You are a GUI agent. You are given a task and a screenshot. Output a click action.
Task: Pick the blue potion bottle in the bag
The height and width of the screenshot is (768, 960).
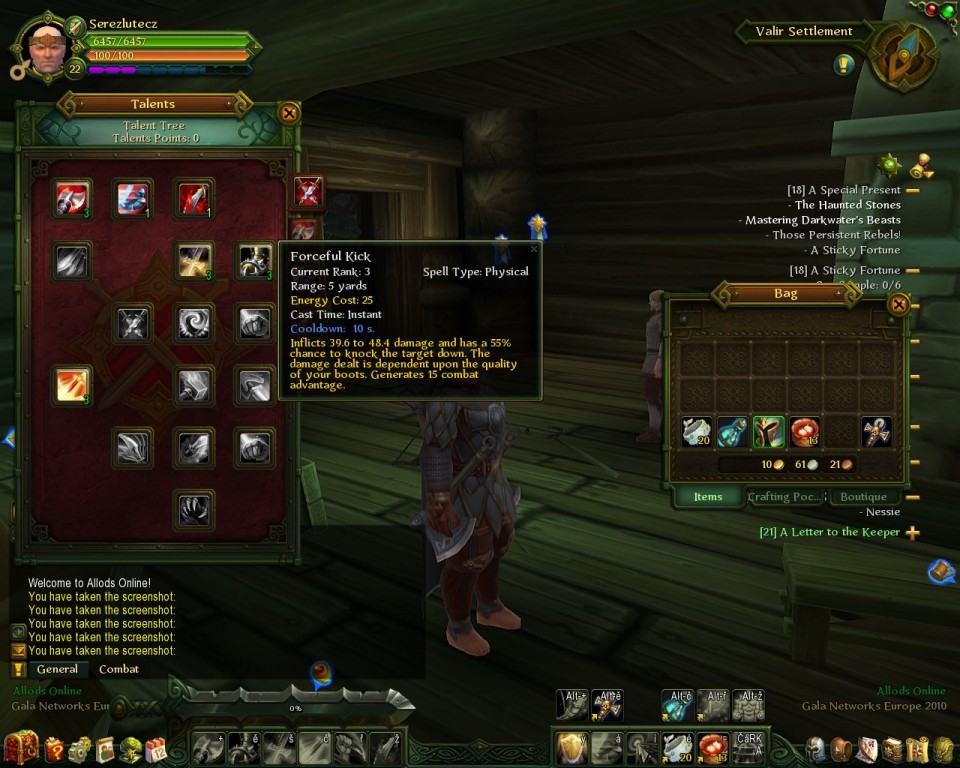click(732, 432)
